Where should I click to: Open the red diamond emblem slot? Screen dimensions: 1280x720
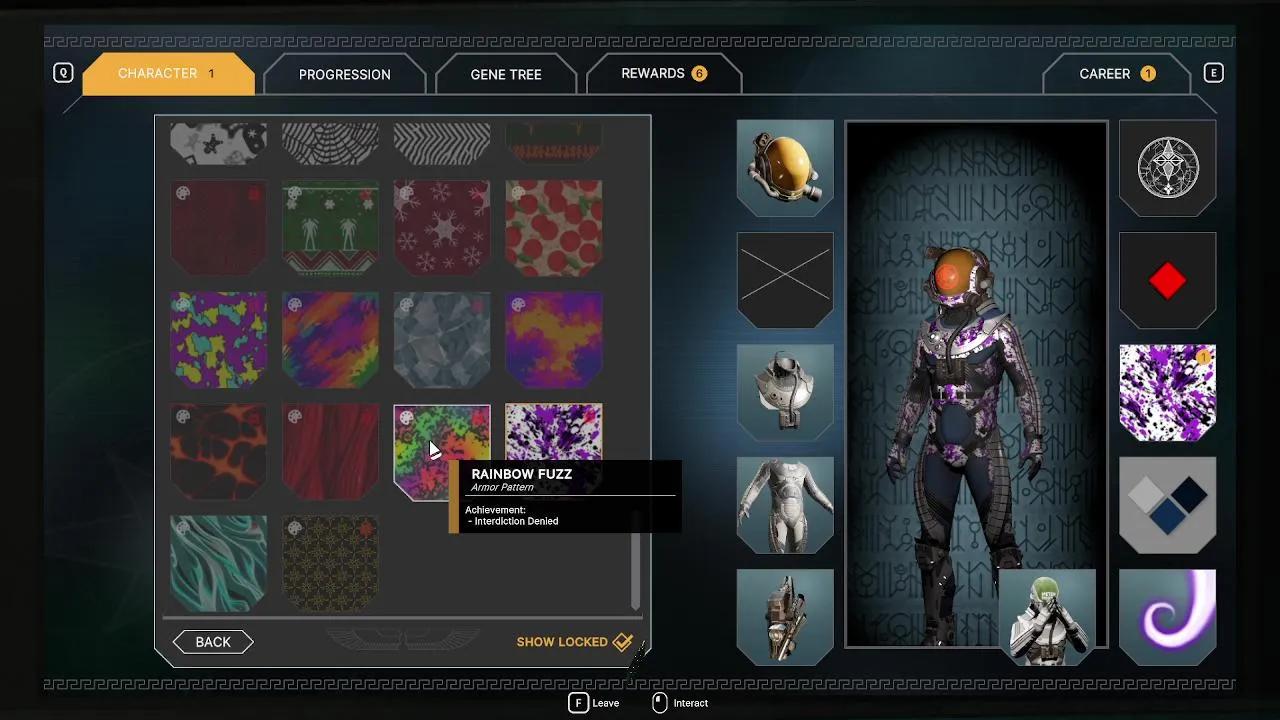1167,281
